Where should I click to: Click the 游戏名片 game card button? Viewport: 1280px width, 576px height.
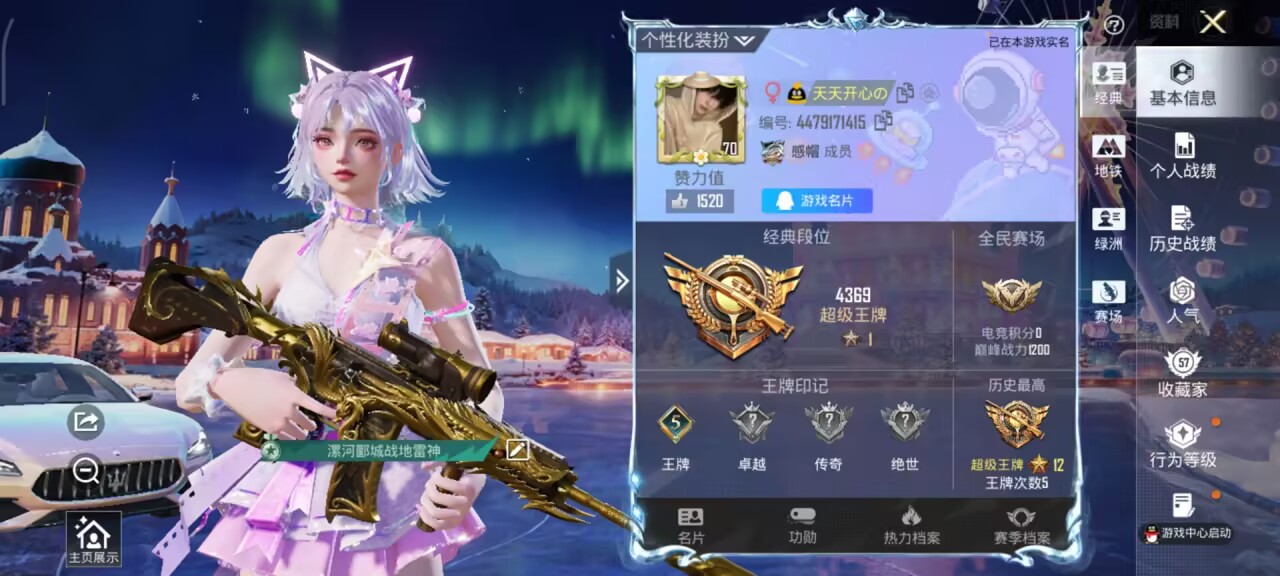pyautogui.click(x=816, y=201)
